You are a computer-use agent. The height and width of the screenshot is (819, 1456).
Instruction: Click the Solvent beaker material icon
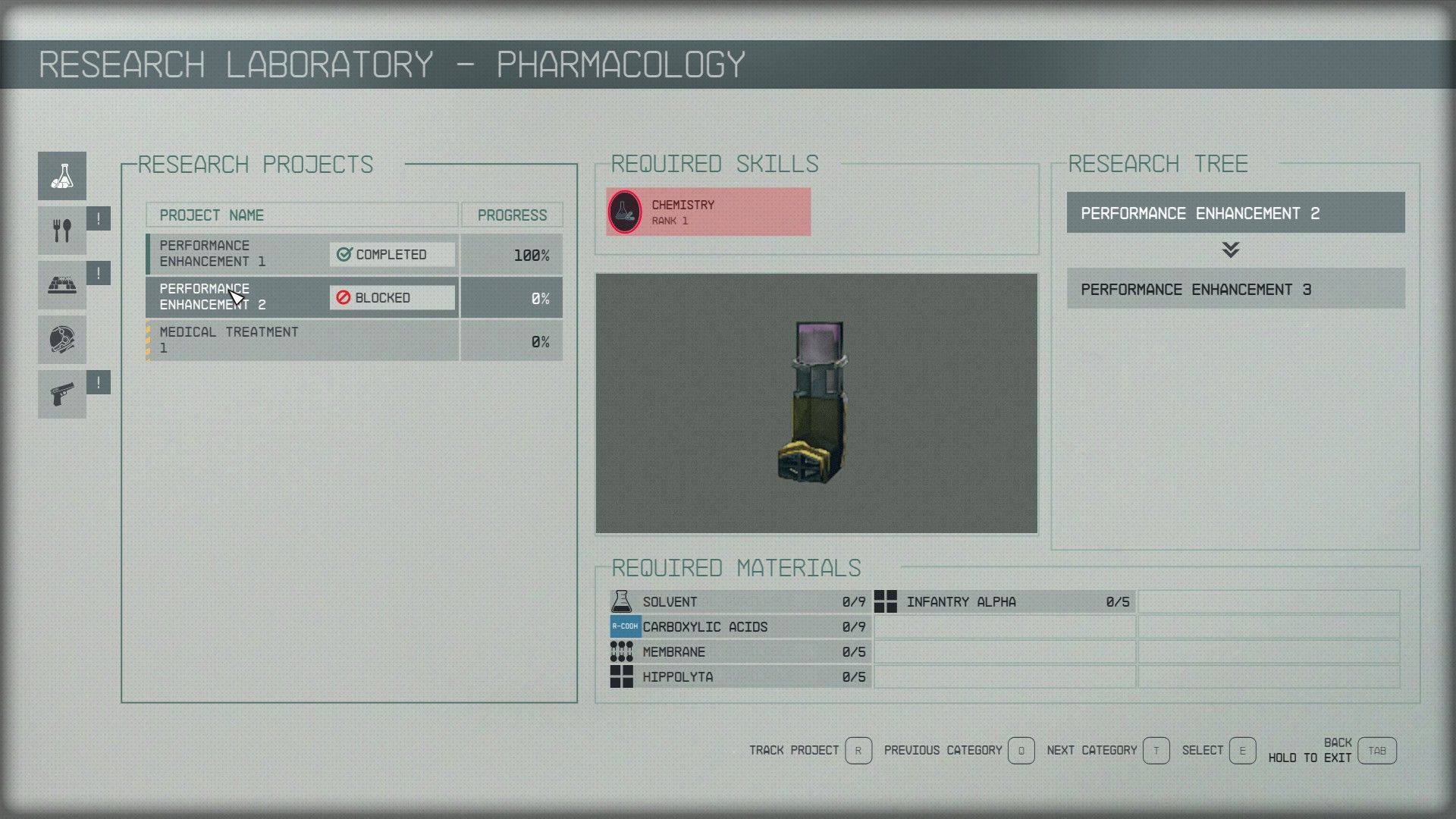622,601
